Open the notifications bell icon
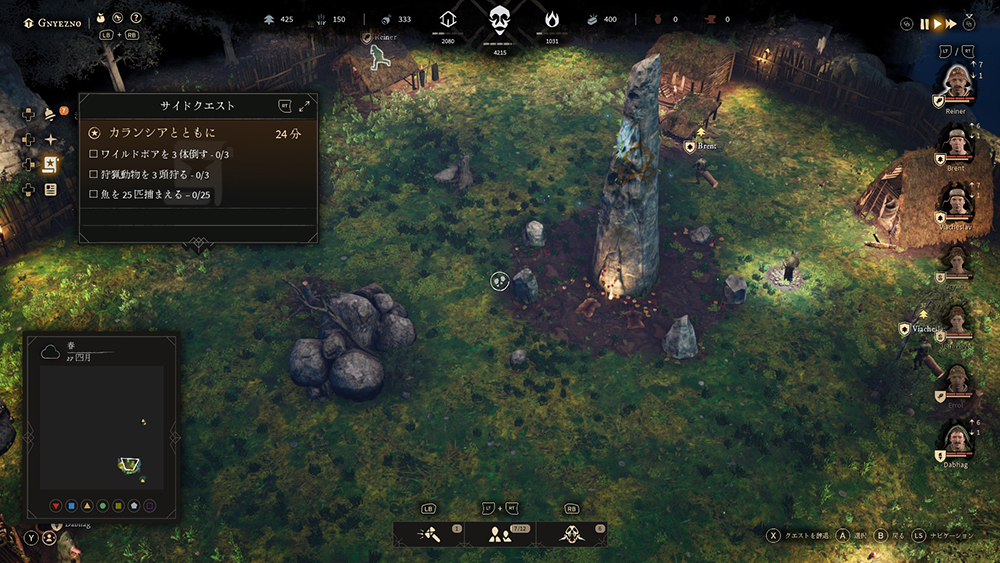Screen dimensions: 1000x563 tap(50, 113)
